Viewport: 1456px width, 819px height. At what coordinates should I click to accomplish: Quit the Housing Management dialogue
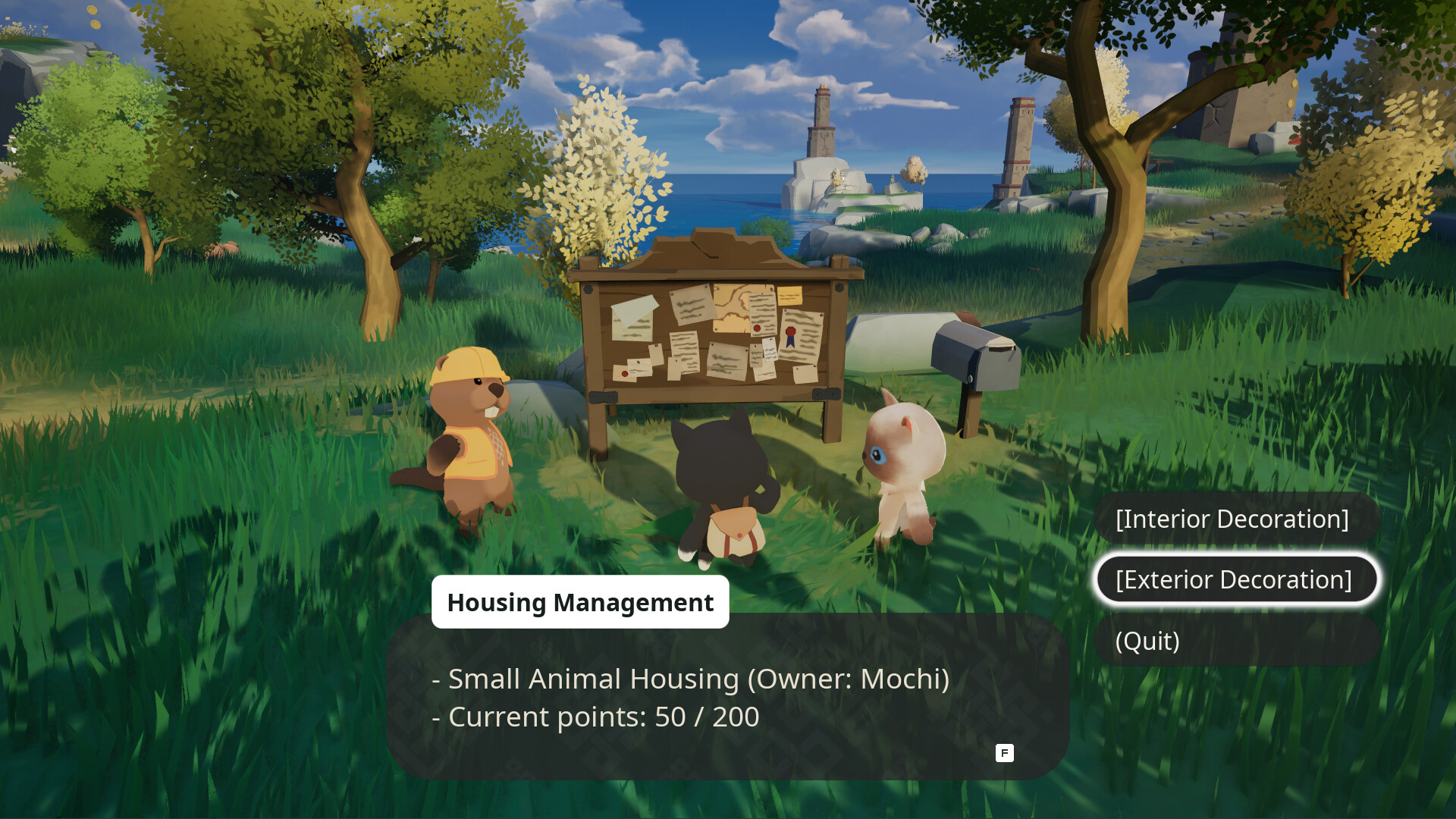[1235, 642]
